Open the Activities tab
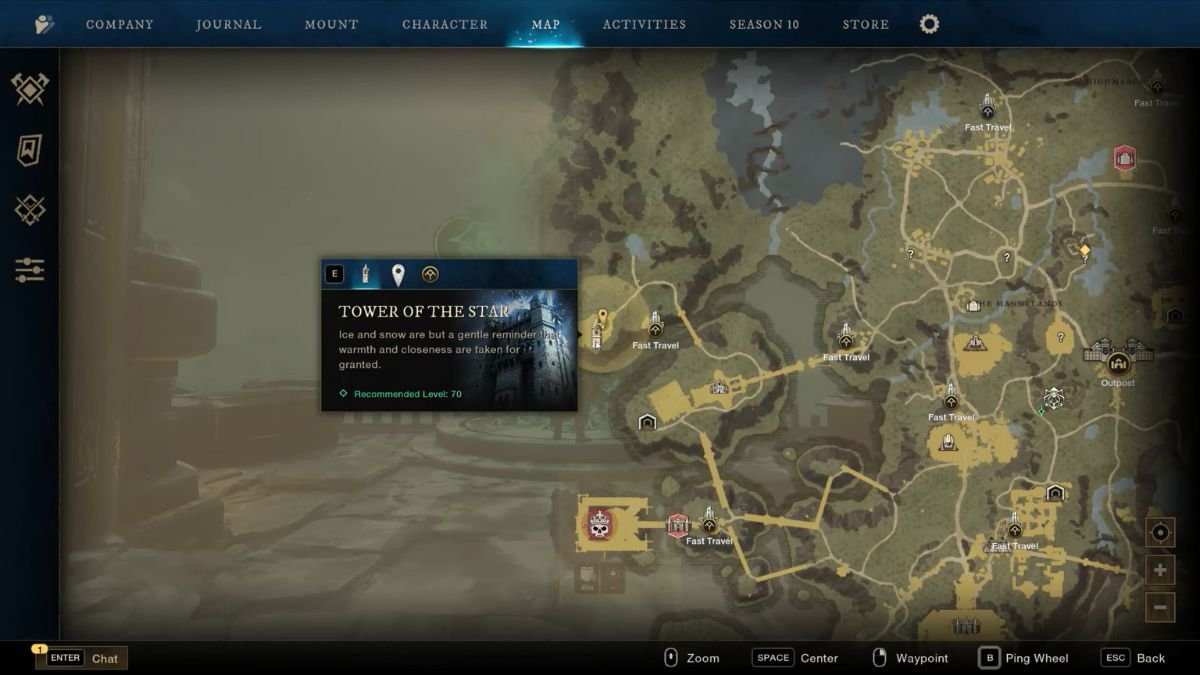 644,24
